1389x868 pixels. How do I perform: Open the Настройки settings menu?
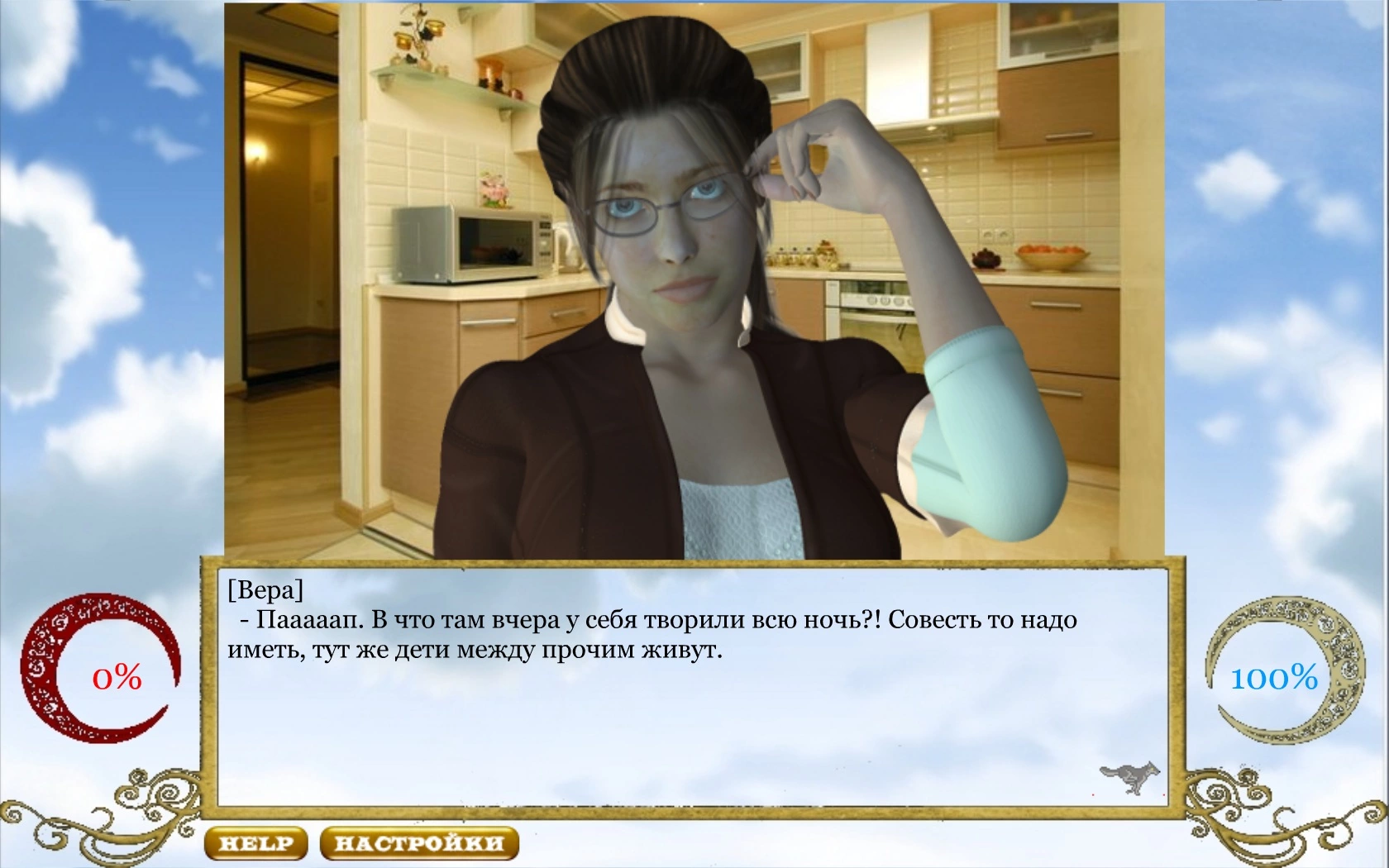coord(418,843)
